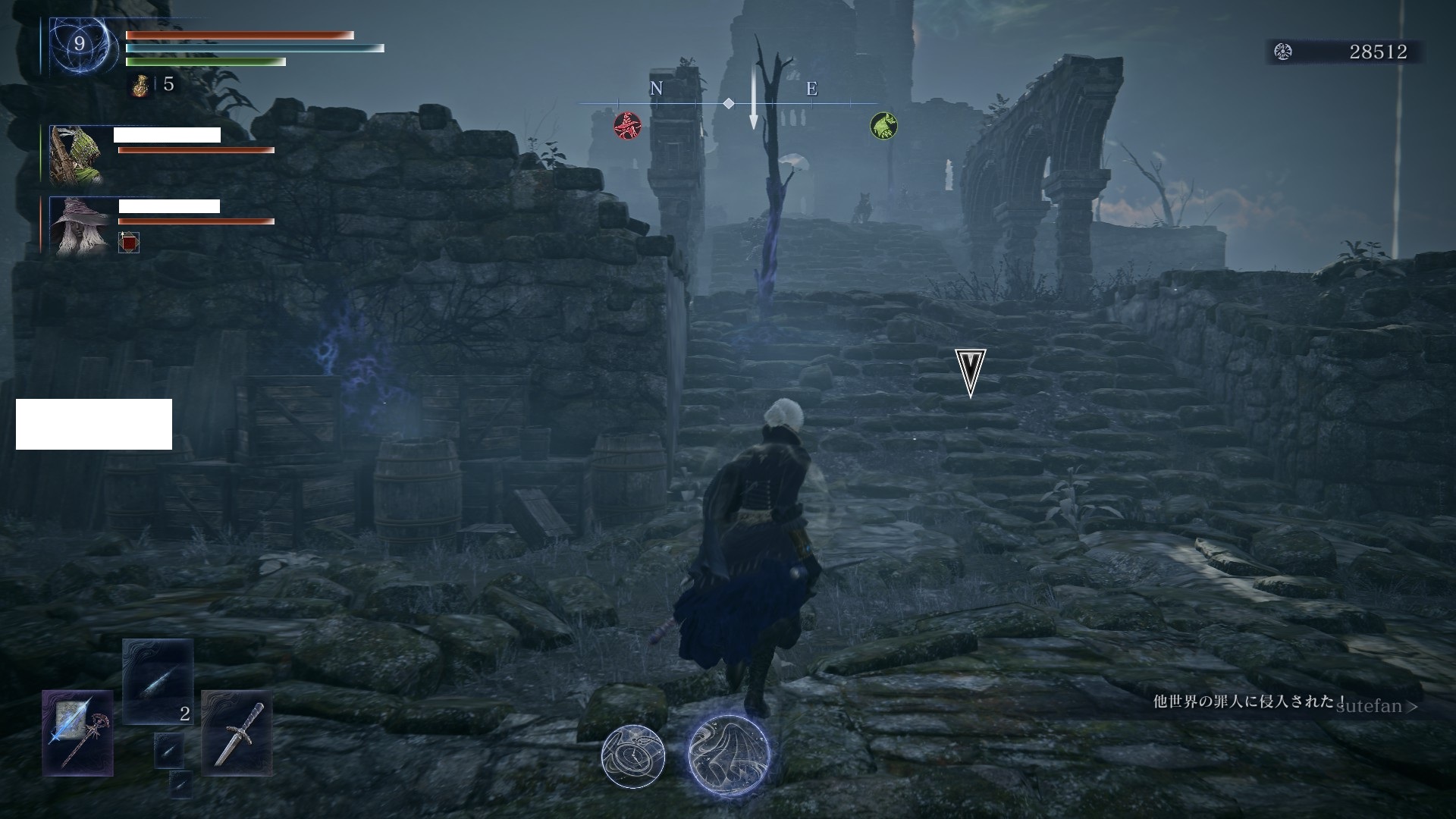
Task: Select the consumable item slot showing 2
Action: click(x=158, y=681)
